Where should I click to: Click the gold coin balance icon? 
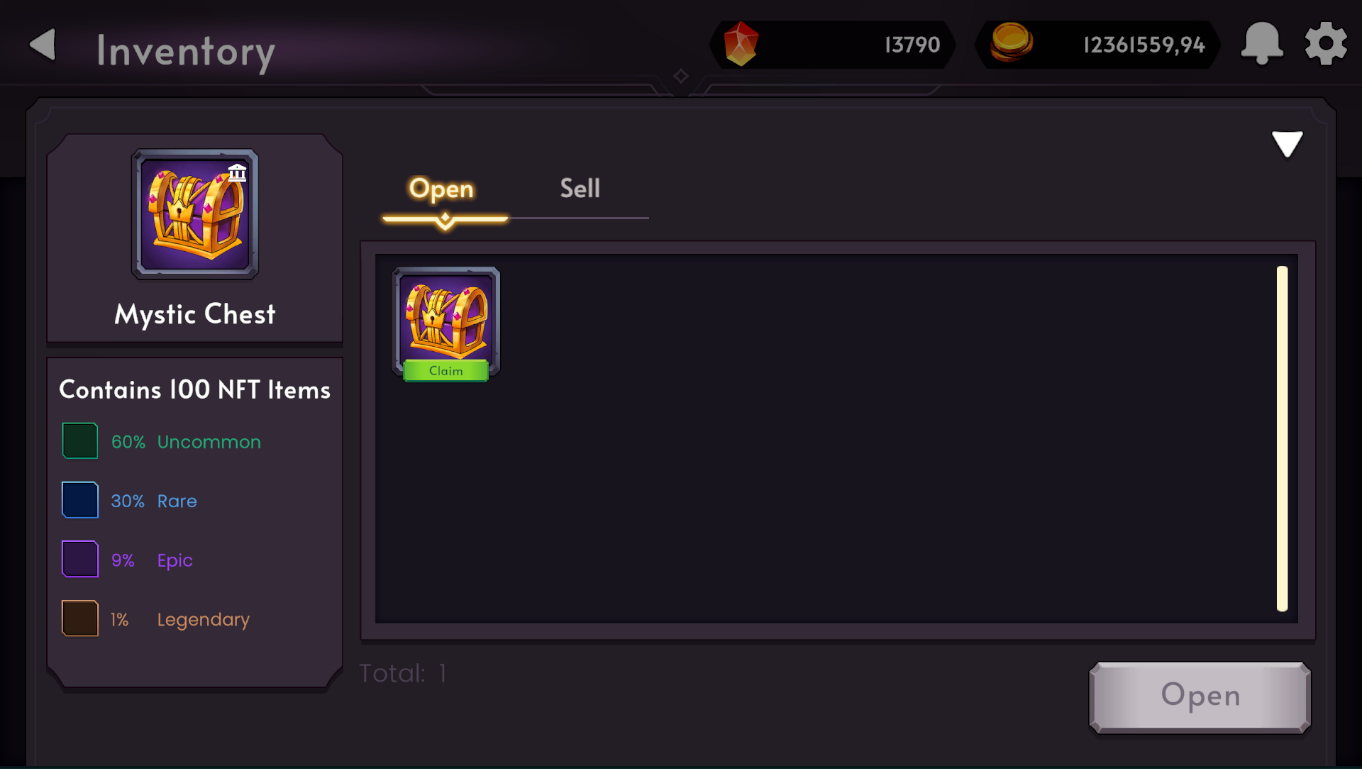click(x=1012, y=44)
